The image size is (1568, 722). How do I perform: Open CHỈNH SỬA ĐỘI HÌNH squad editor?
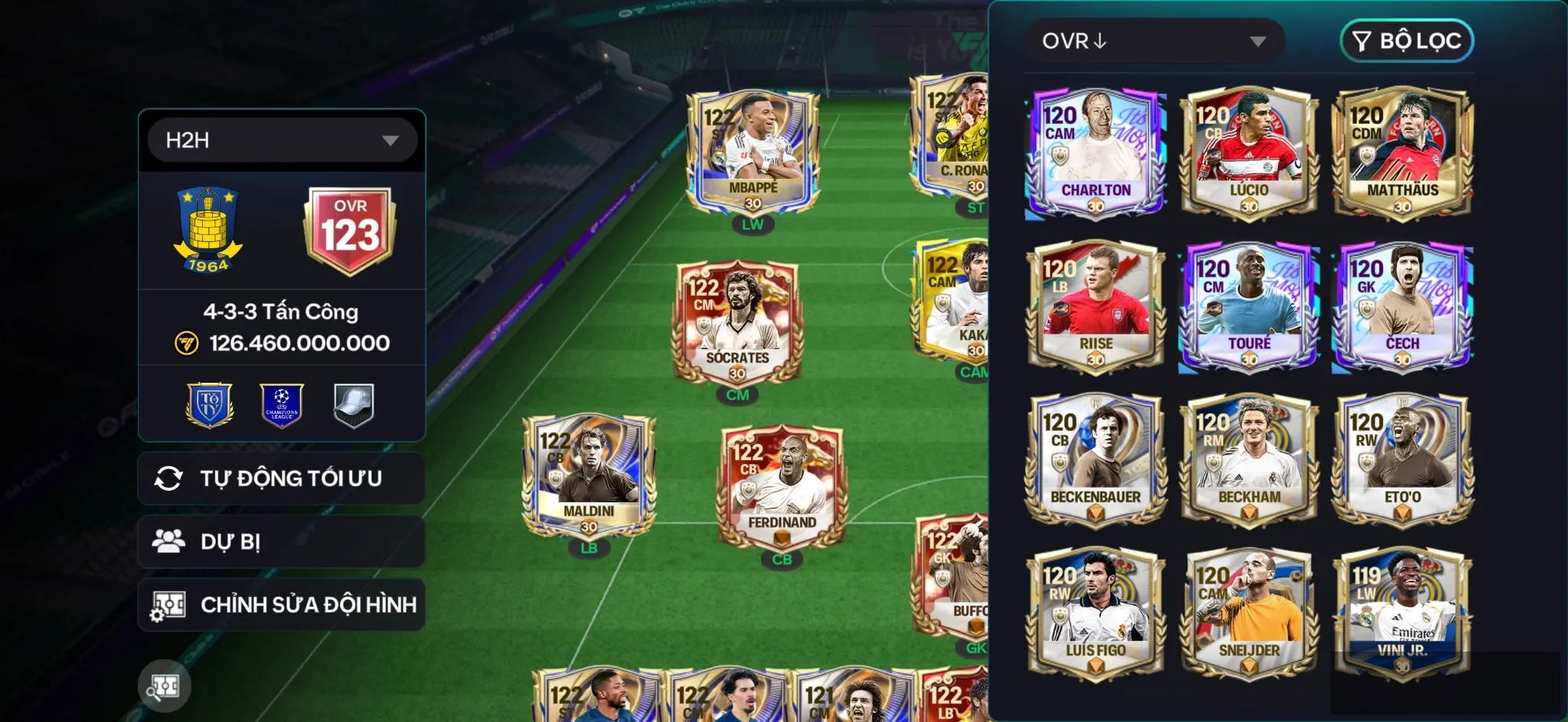pyautogui.click(x=281, y=605)
